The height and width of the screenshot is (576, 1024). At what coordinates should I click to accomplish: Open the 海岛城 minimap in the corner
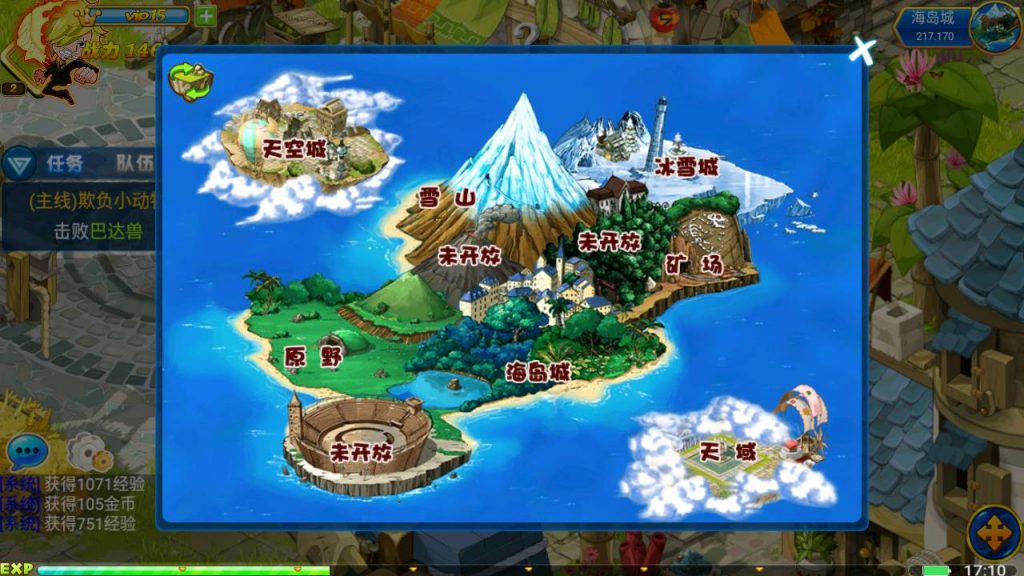(x=993, y=26)
